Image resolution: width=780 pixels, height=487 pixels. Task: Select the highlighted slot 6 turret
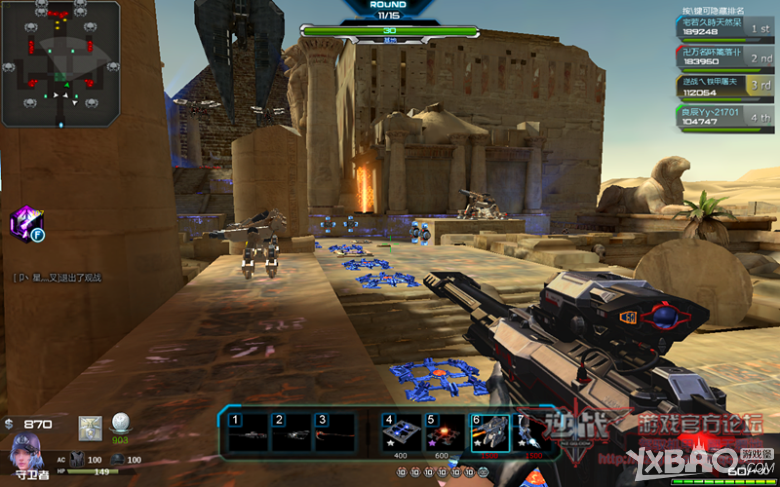(490, 432)
